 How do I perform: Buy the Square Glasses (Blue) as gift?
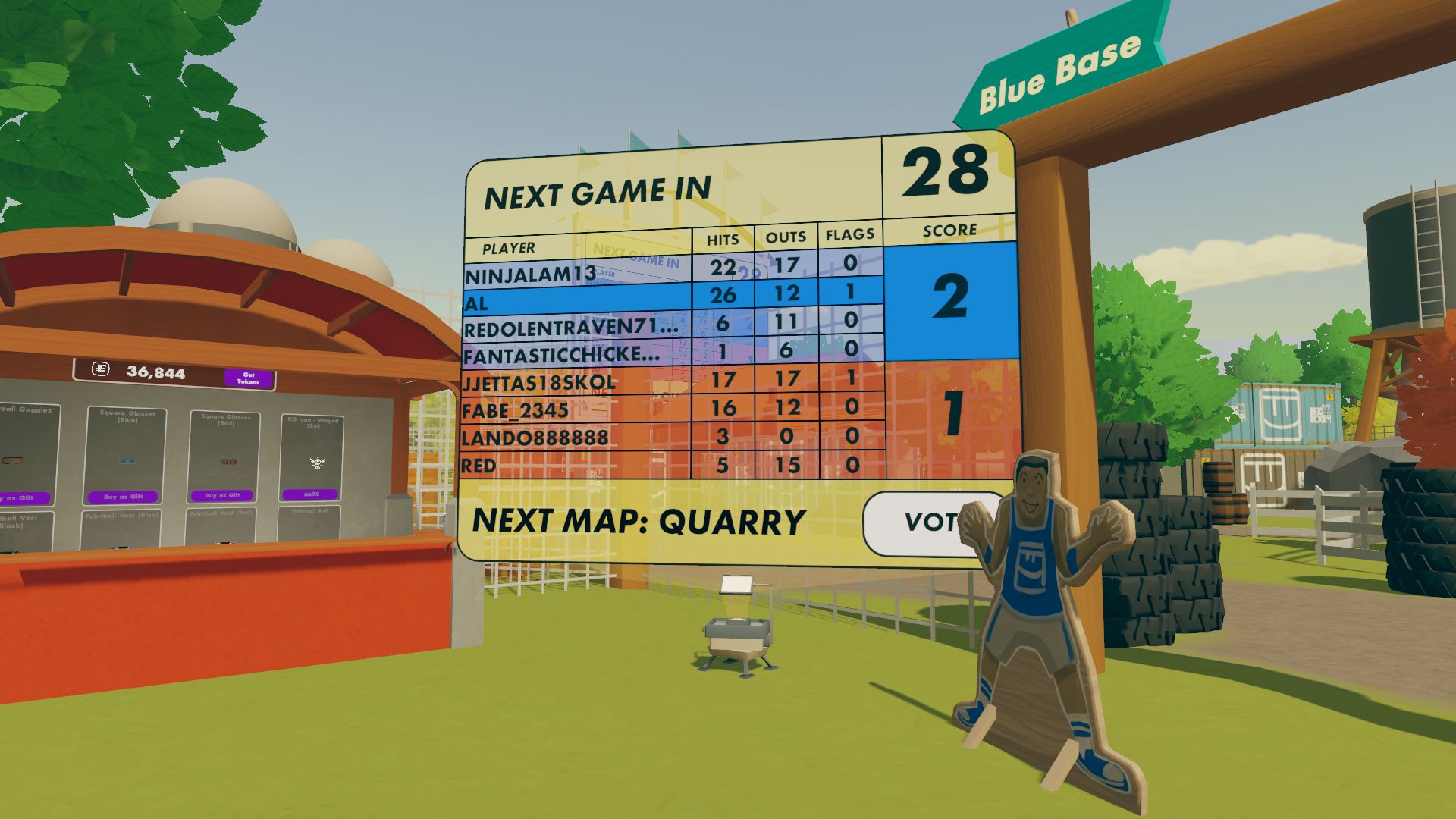[x=124, y=496]
